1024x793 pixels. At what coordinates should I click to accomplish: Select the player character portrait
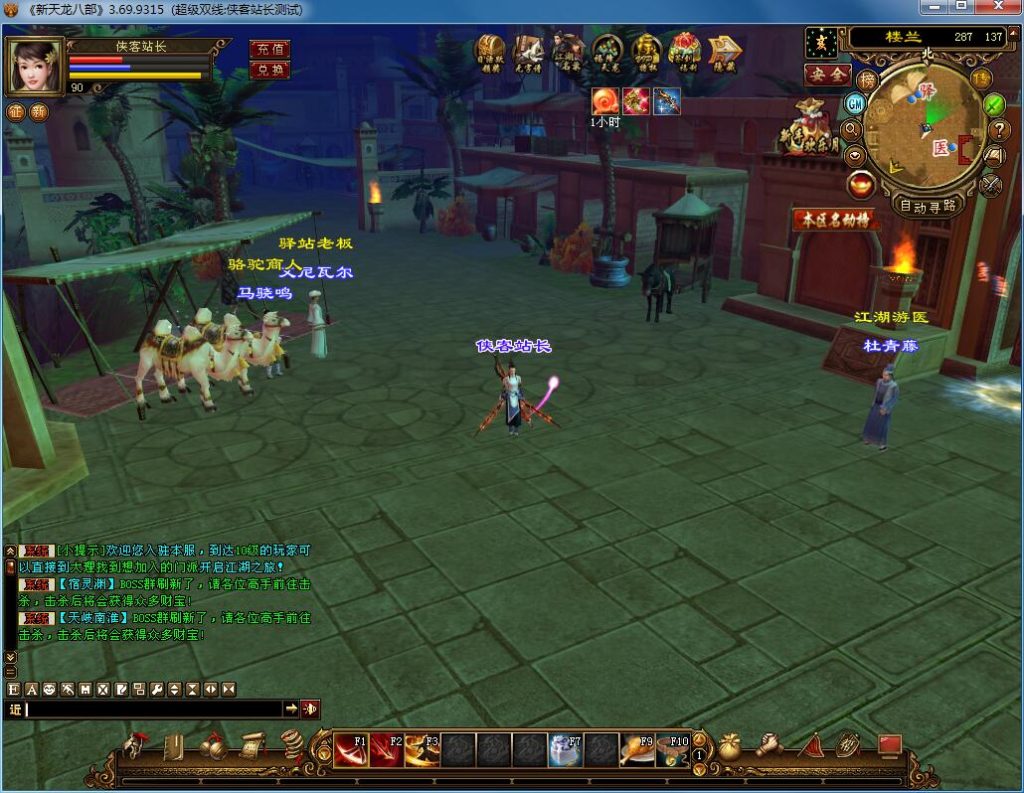click(35, 66)
